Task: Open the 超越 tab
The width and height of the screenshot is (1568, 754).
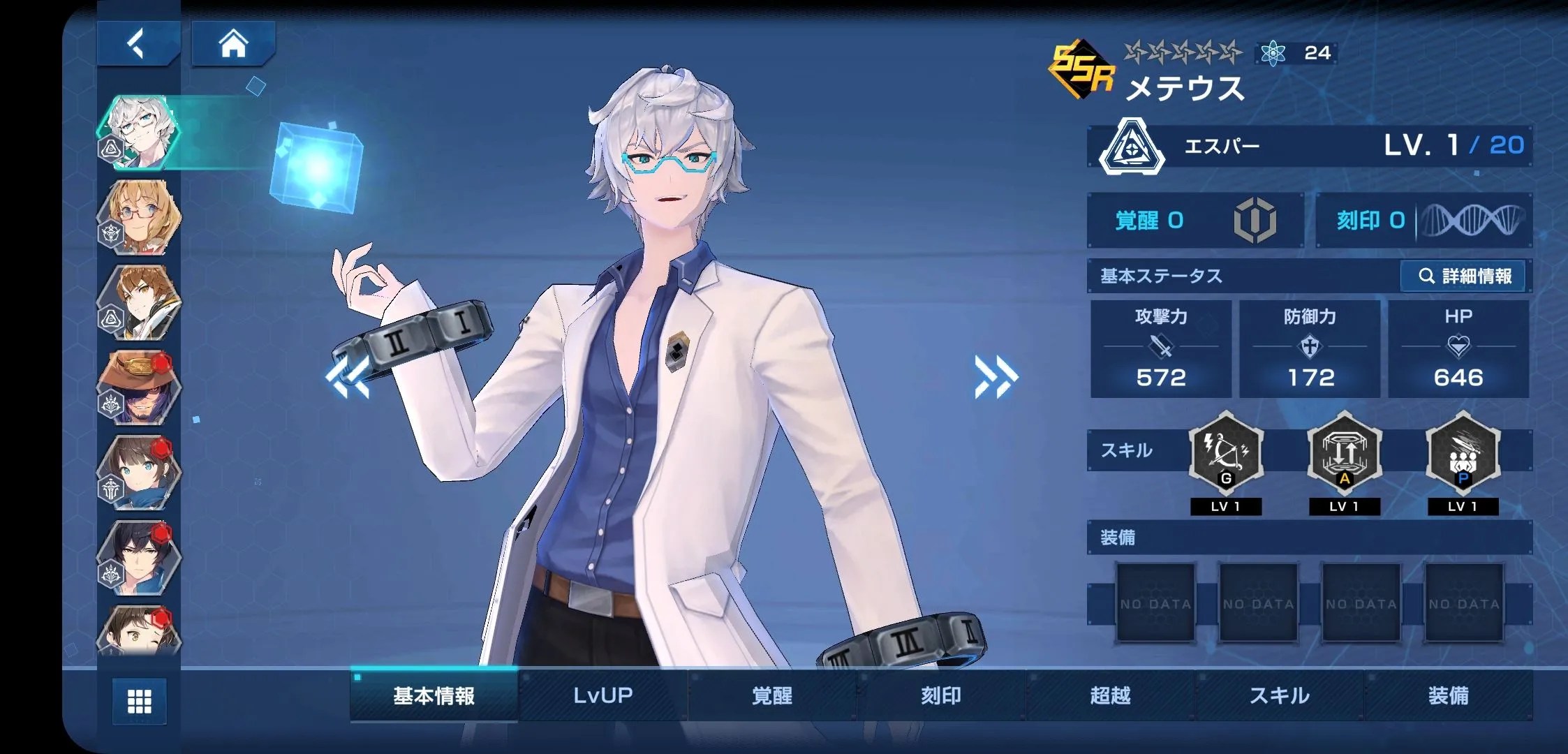Action: [x=1110, y=695]
